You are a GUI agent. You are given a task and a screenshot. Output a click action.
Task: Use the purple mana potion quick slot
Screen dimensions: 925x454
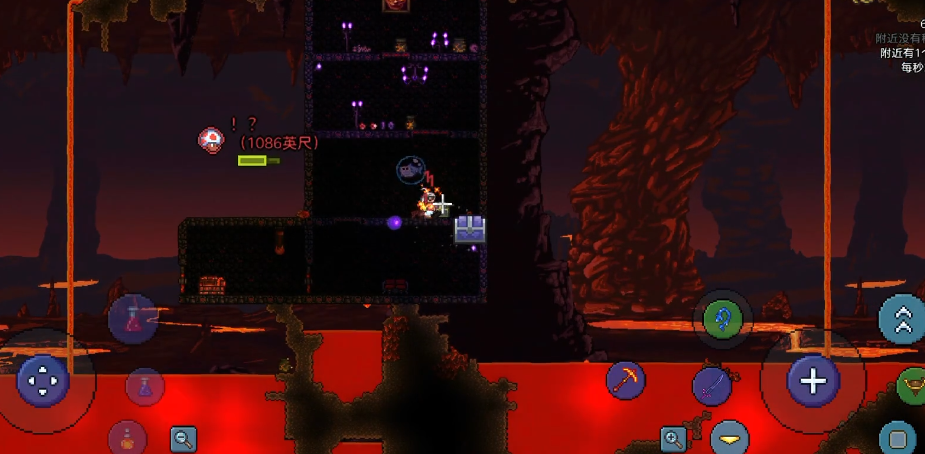[x=145, y=386]
